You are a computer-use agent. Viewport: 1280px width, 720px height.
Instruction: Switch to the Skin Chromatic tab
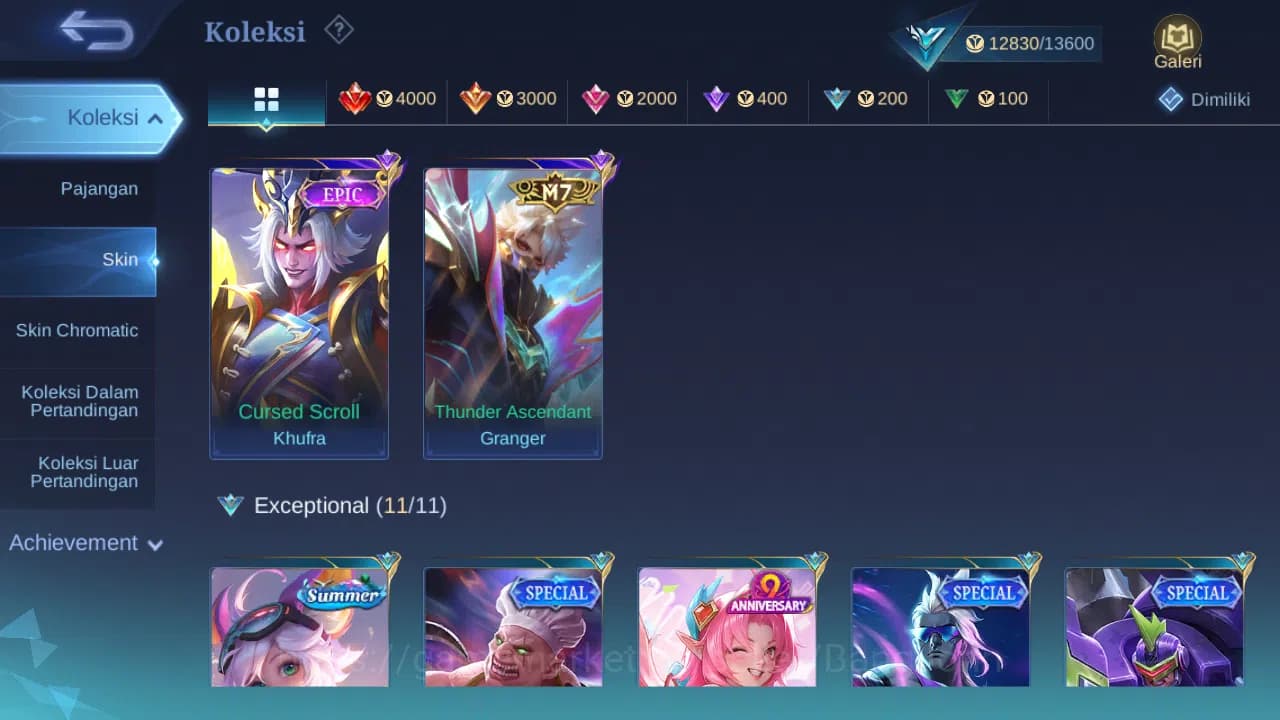coord(78,330)
